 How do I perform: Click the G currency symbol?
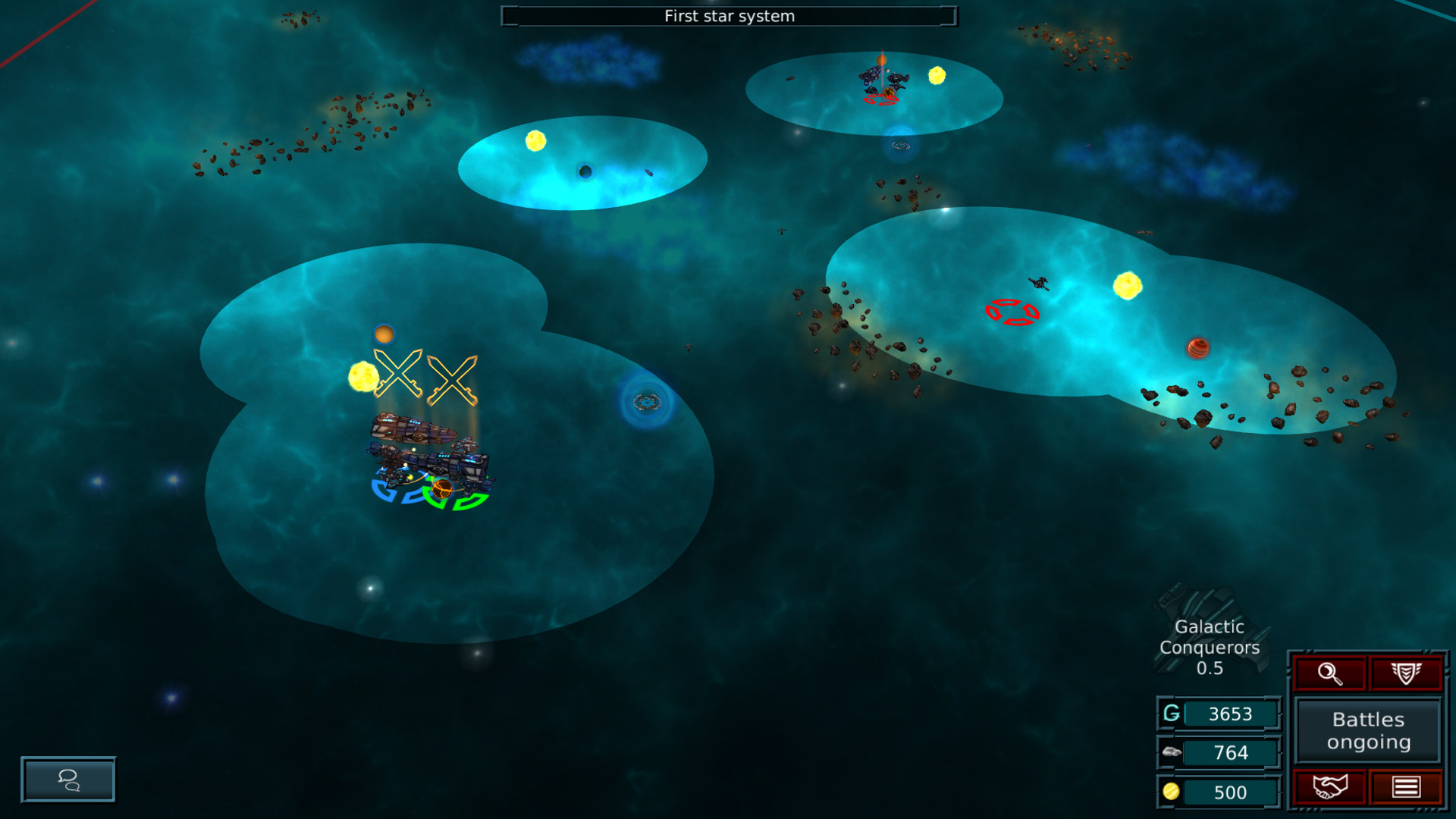[x=1170, y=713]
